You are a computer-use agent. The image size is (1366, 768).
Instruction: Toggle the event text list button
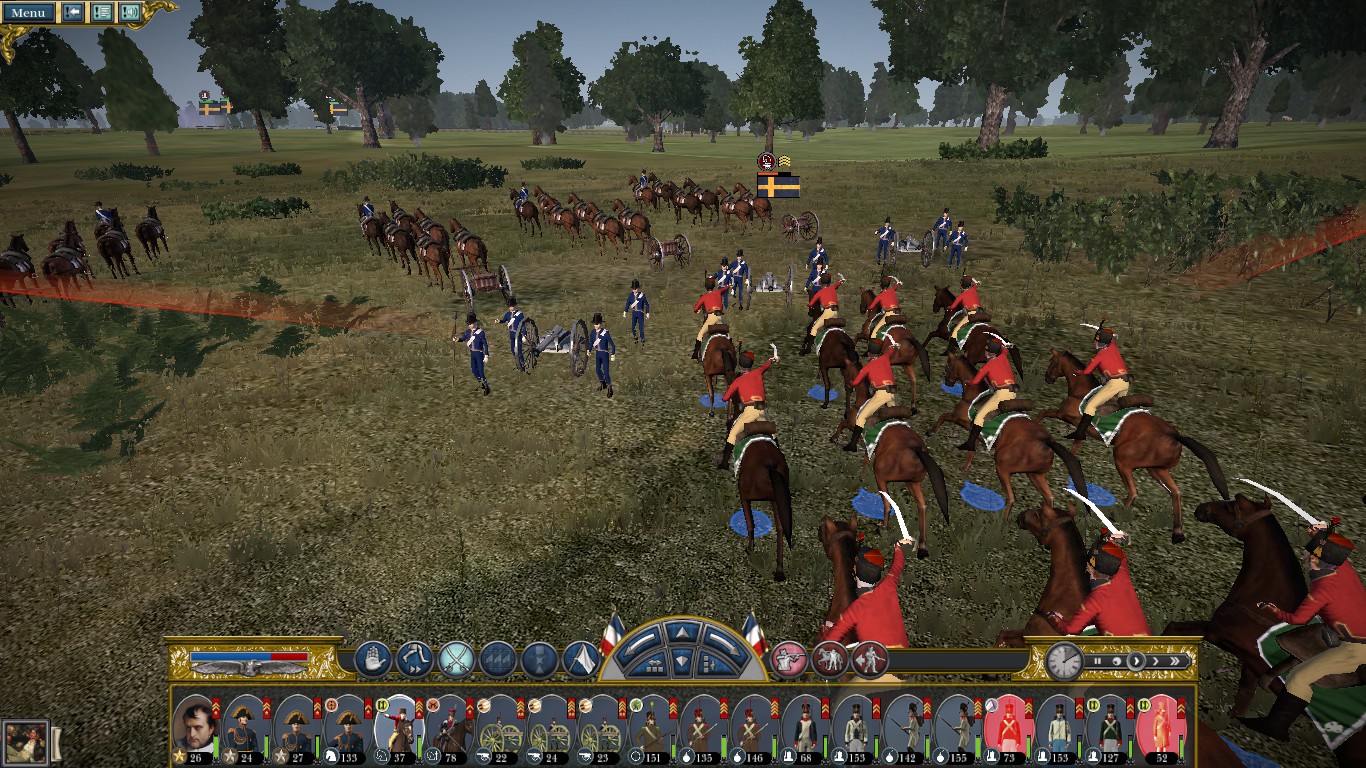click(101, 13)
